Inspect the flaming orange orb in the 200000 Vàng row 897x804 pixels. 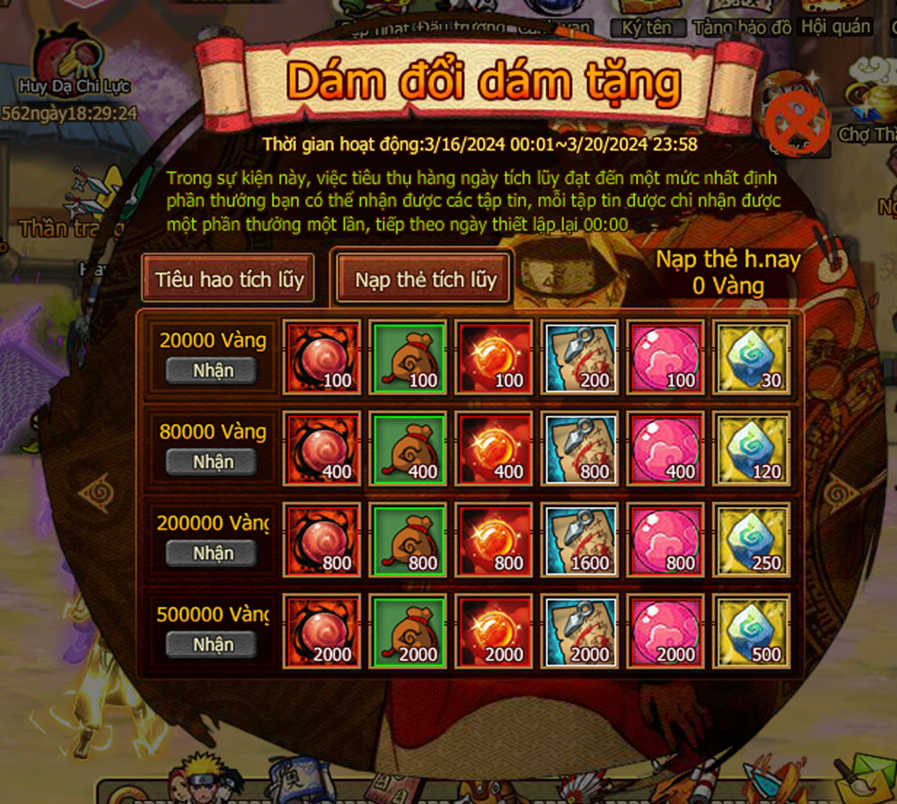pos(494,538)
